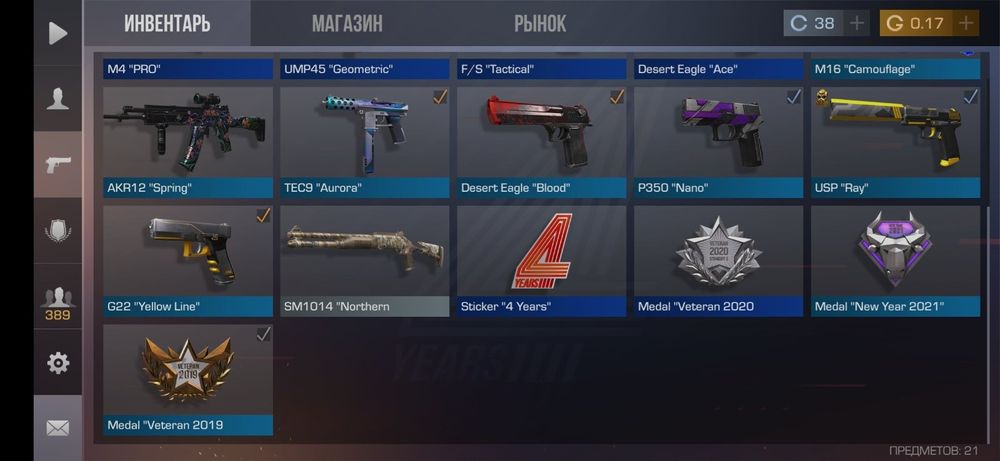Image resolution: width=1000 pixels, height=461 pixels.
Task: Choose the Medal "Veteran 2019" item
Action: [x=188, y=379]
